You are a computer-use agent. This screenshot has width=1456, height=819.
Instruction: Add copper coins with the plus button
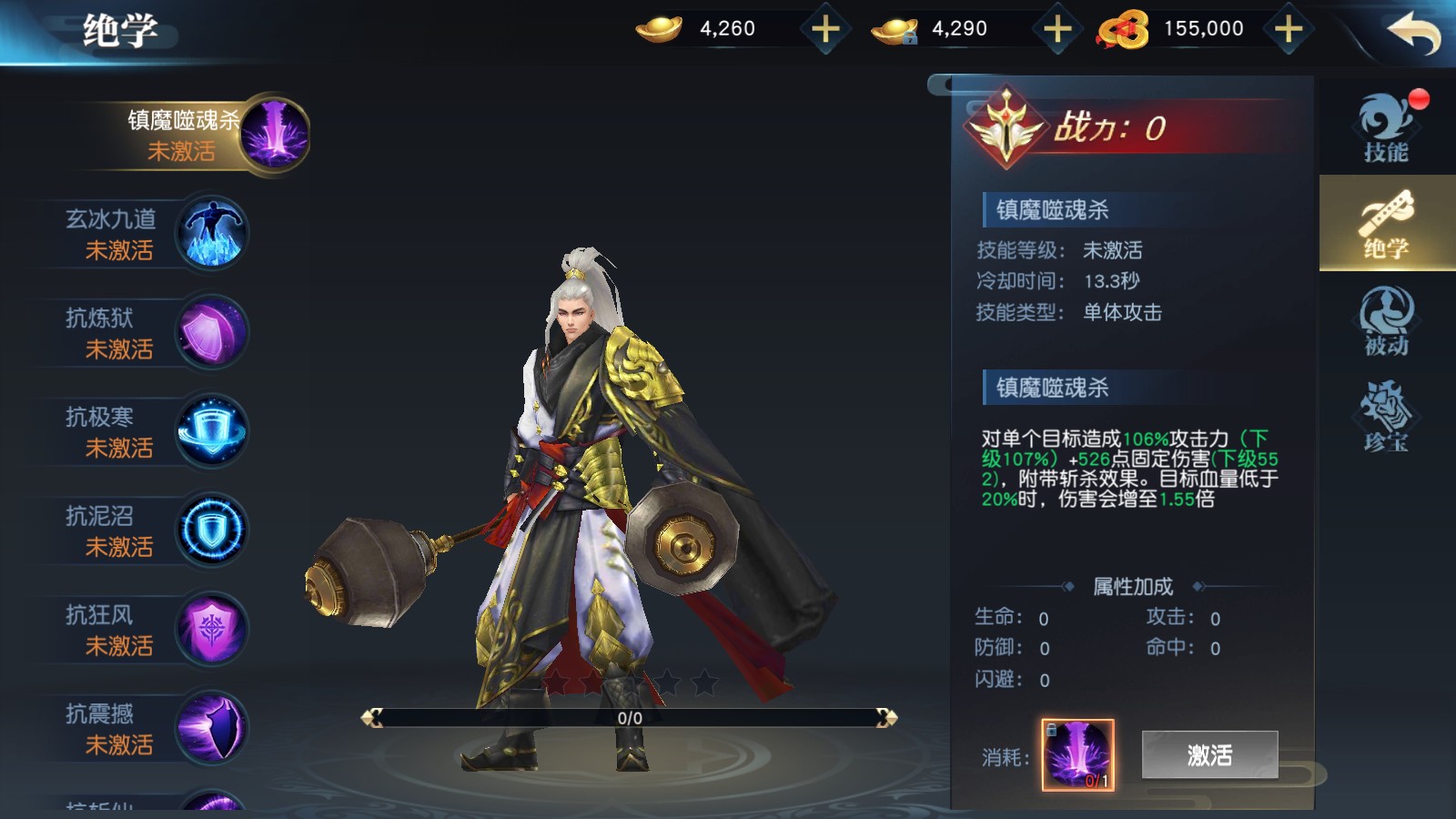point(1289,29)
